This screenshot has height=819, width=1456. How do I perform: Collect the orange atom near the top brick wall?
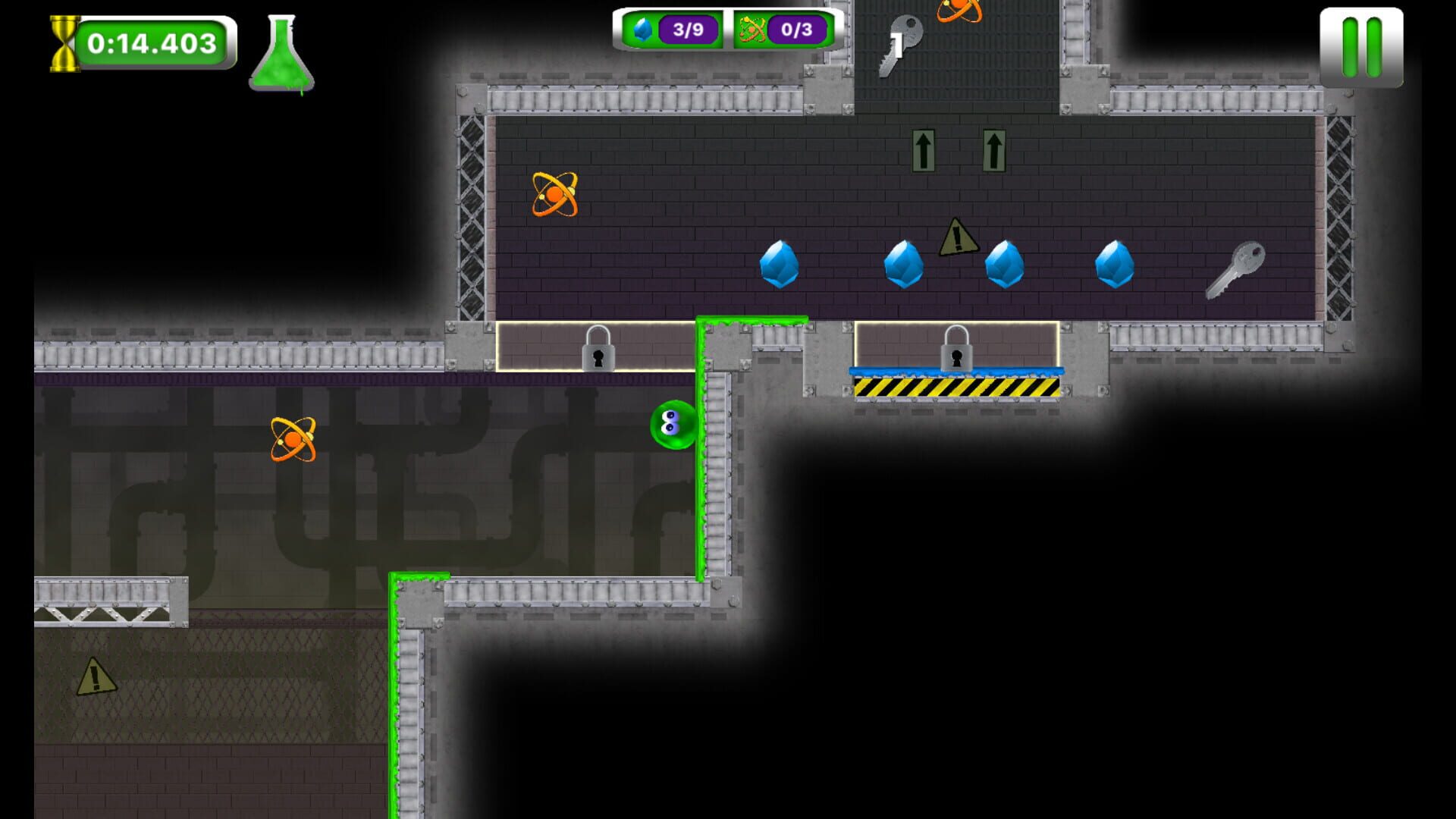point(556,196)
